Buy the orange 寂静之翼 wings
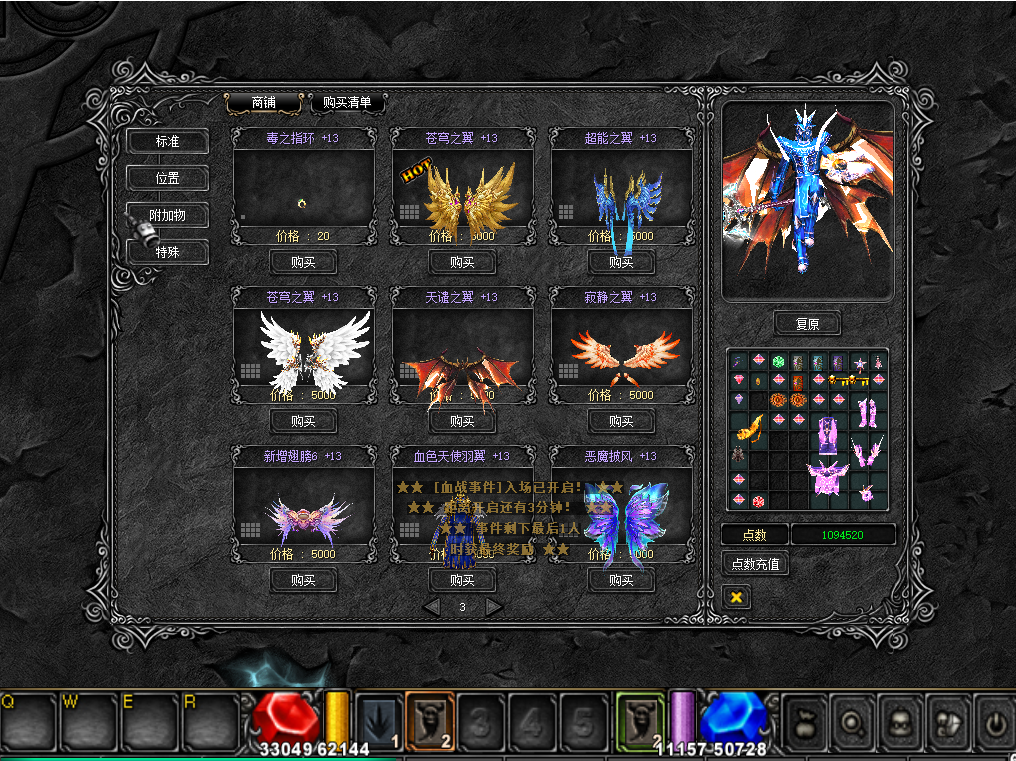 click(621, 421)
